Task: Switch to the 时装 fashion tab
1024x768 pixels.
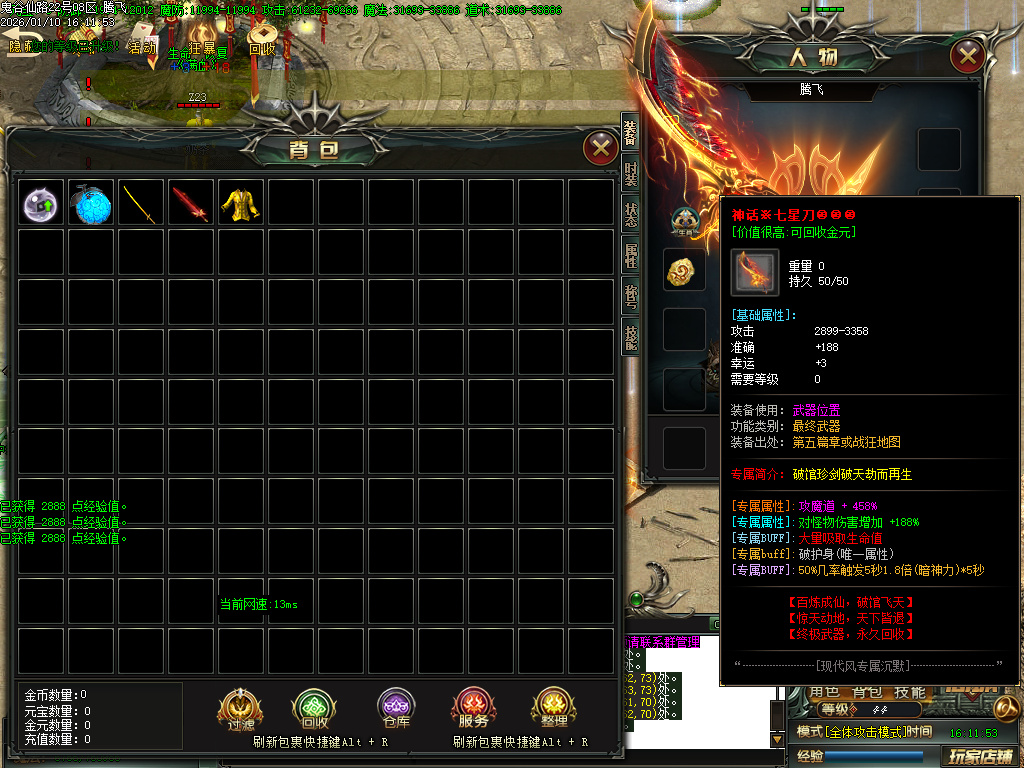Action: click(630, 176)
